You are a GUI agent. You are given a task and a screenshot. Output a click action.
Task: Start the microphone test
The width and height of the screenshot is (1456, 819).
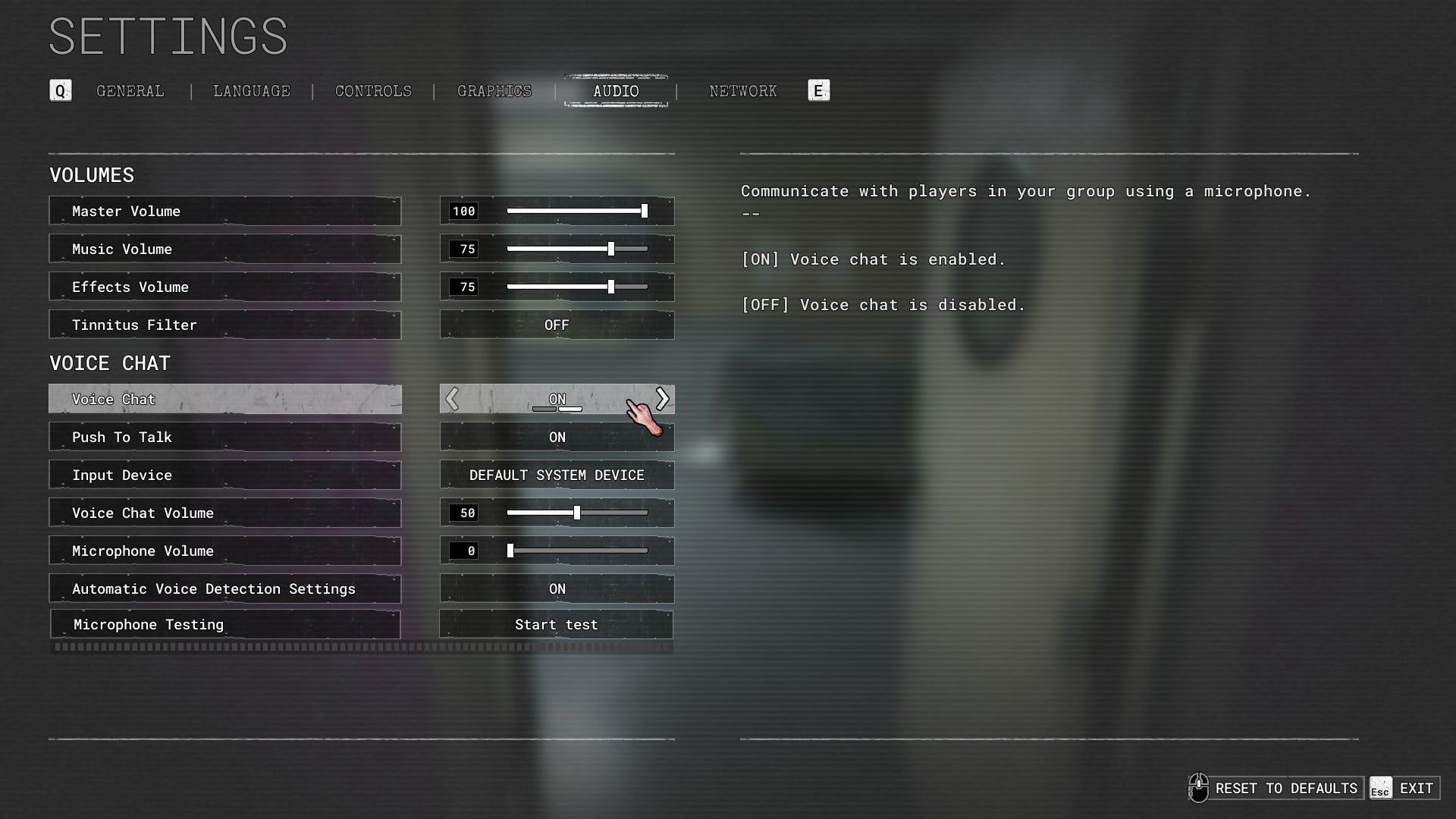[x=557, y=624]
